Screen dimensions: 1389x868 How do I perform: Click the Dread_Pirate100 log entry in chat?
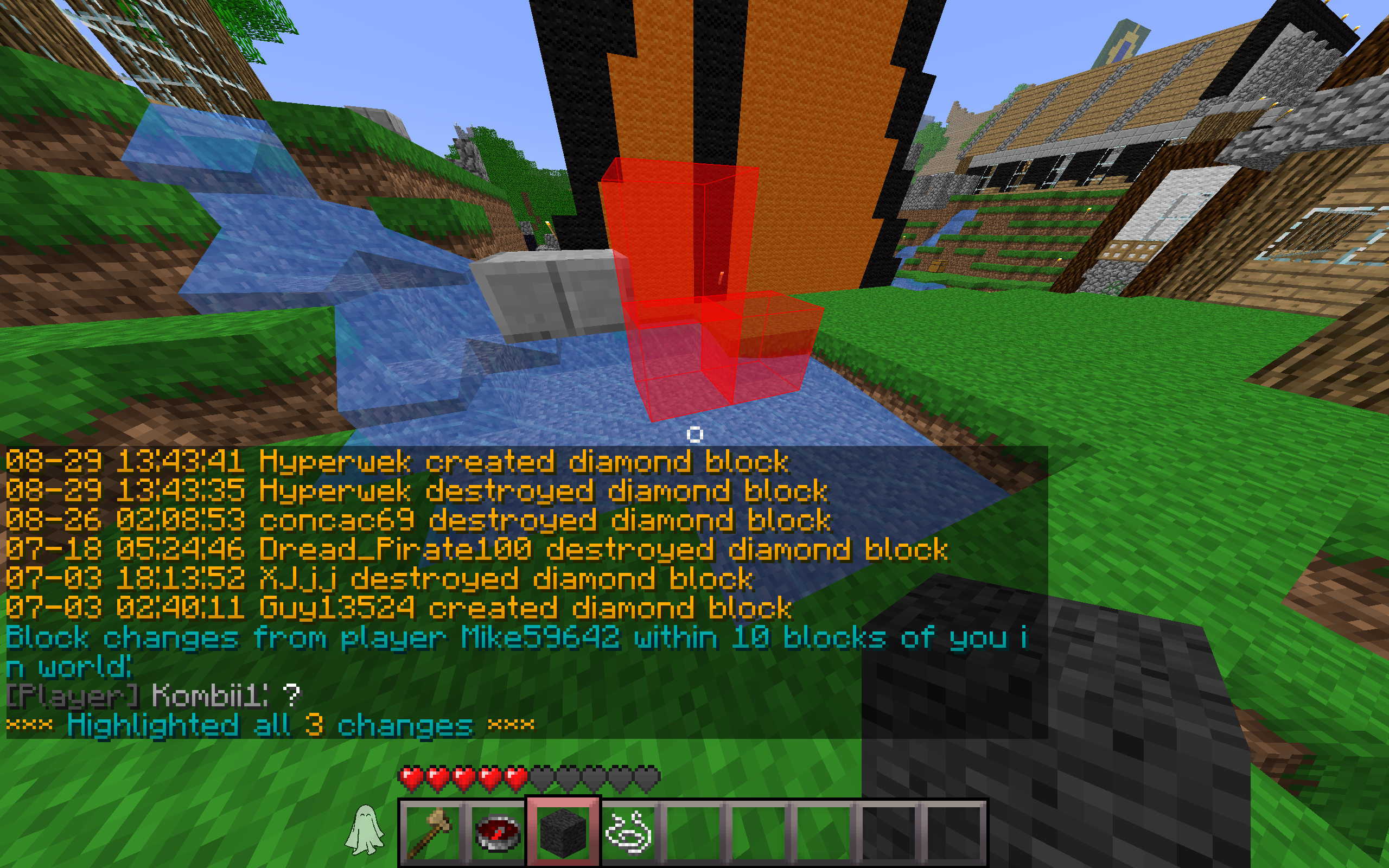tap(476, 550)
